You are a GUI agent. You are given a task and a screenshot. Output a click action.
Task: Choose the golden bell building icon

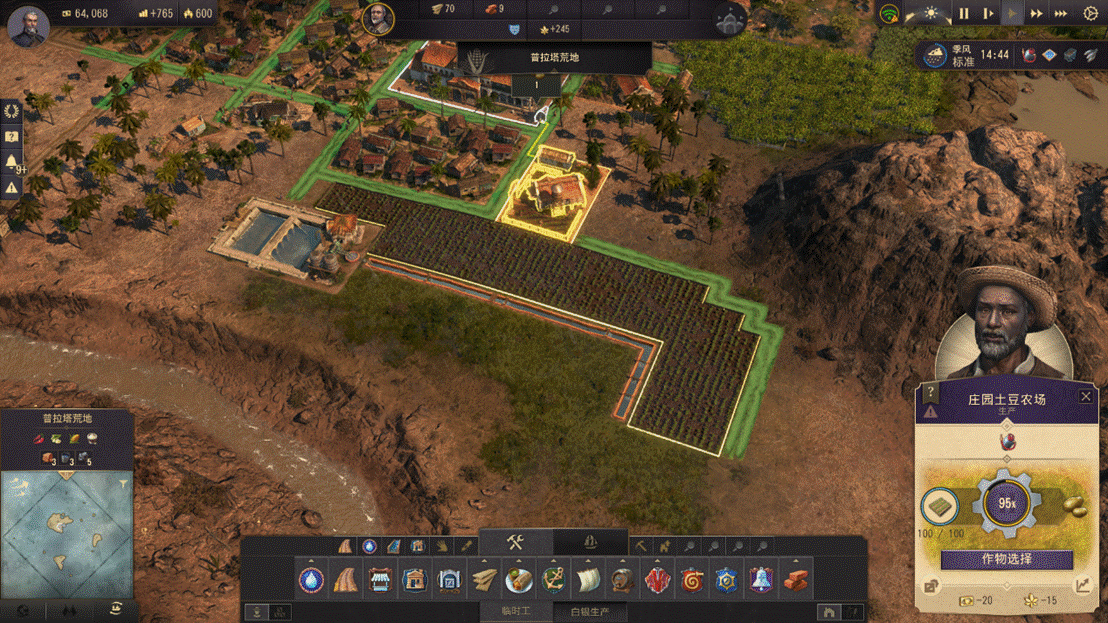[761, 579]
